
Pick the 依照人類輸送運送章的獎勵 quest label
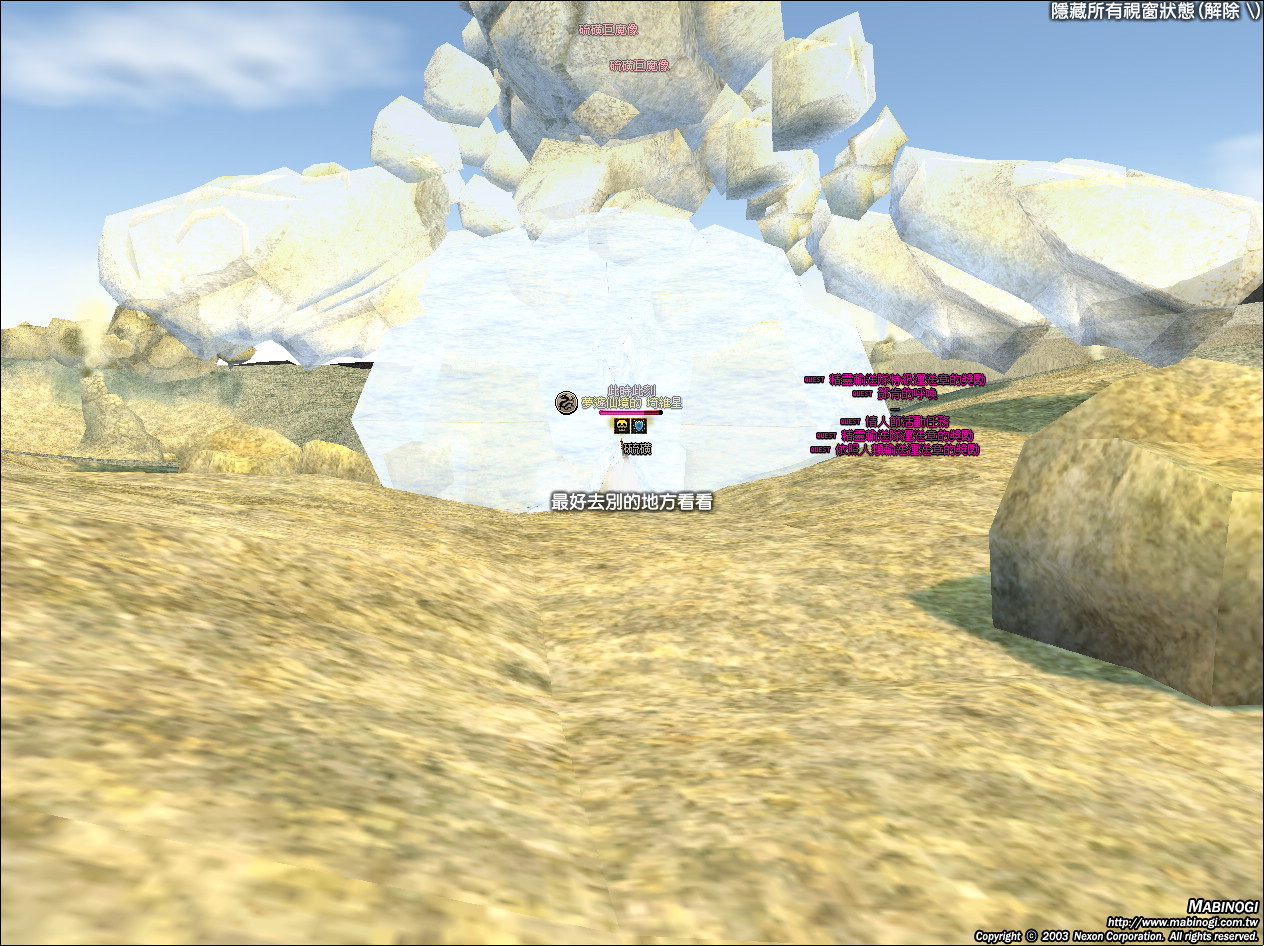907,450
